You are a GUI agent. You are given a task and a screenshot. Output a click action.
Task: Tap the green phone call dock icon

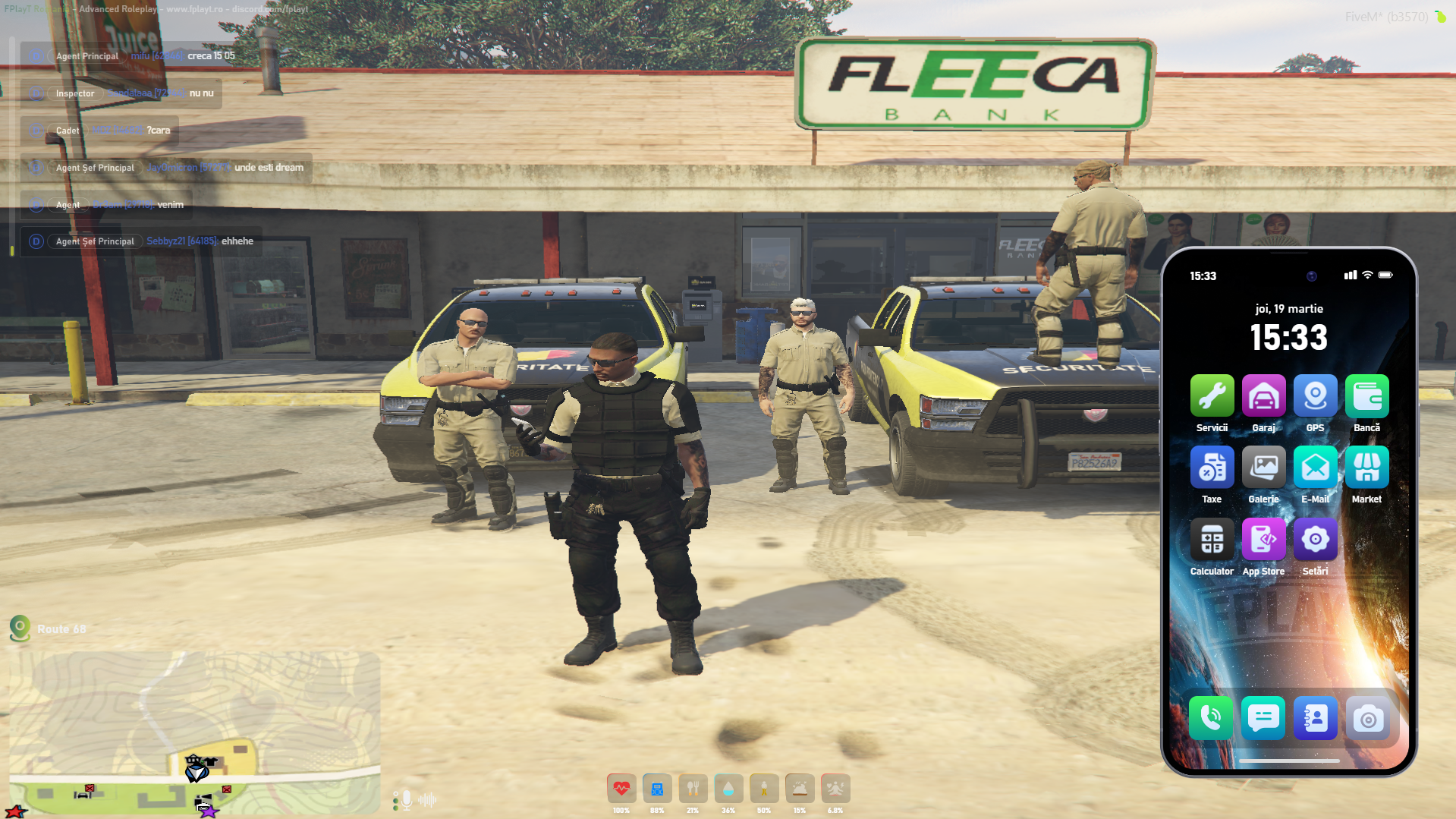coord(1211,717)
